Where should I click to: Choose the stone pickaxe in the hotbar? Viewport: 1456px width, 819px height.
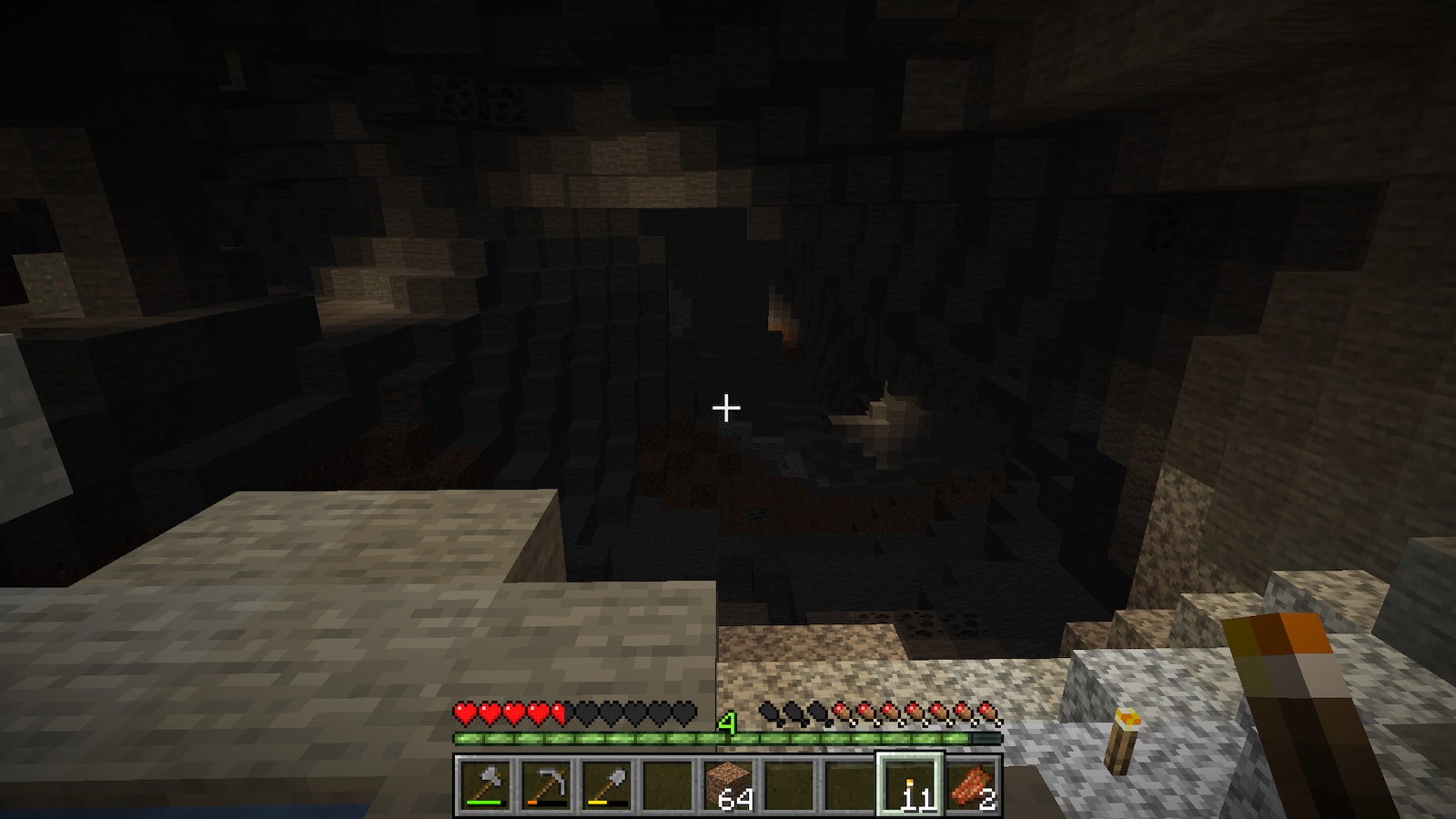point(545,784)
